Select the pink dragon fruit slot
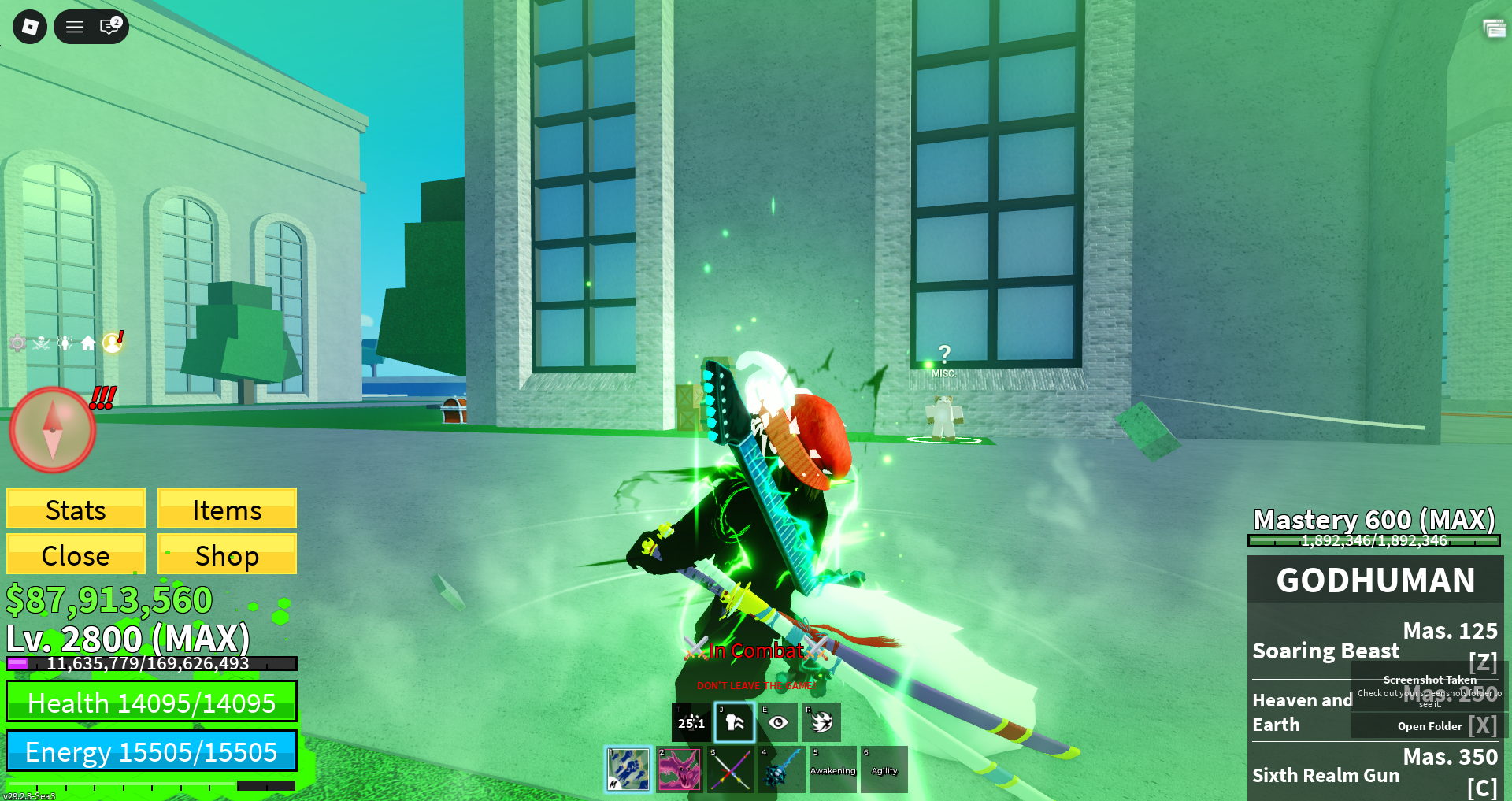1512x801 pixels. [680, 769]
